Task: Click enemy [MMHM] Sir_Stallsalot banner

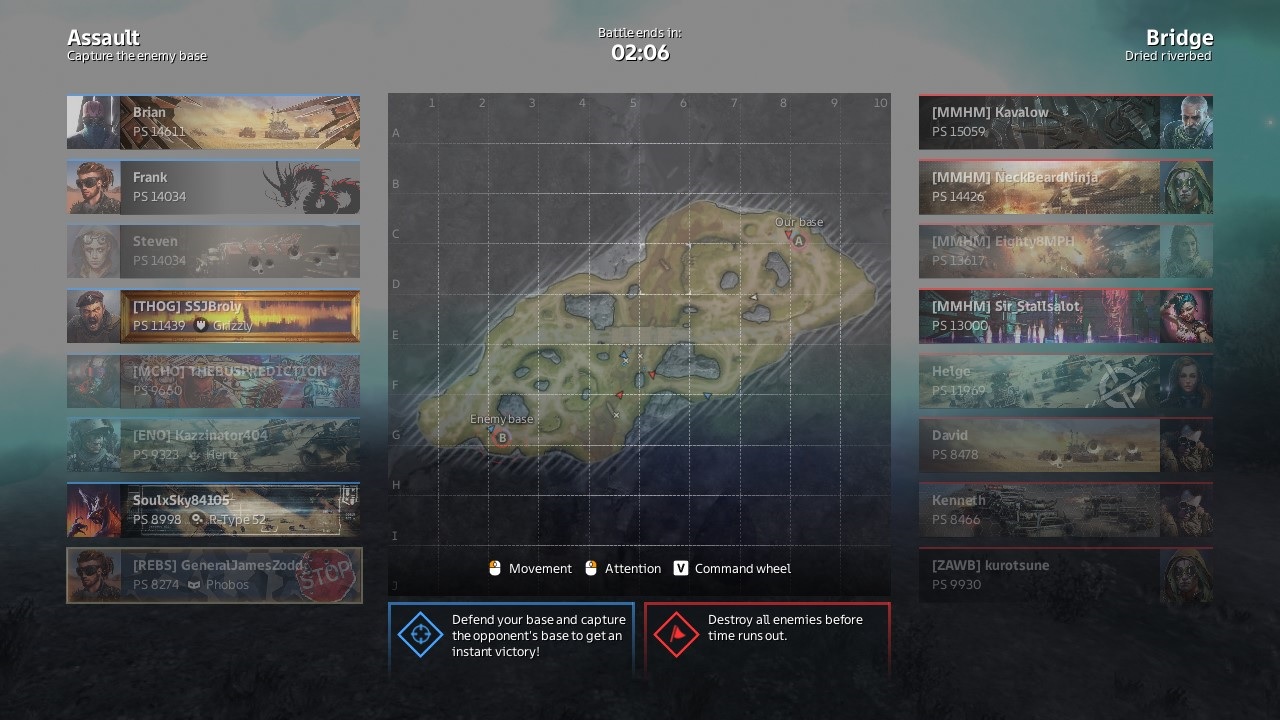Action: (1065, 316)
